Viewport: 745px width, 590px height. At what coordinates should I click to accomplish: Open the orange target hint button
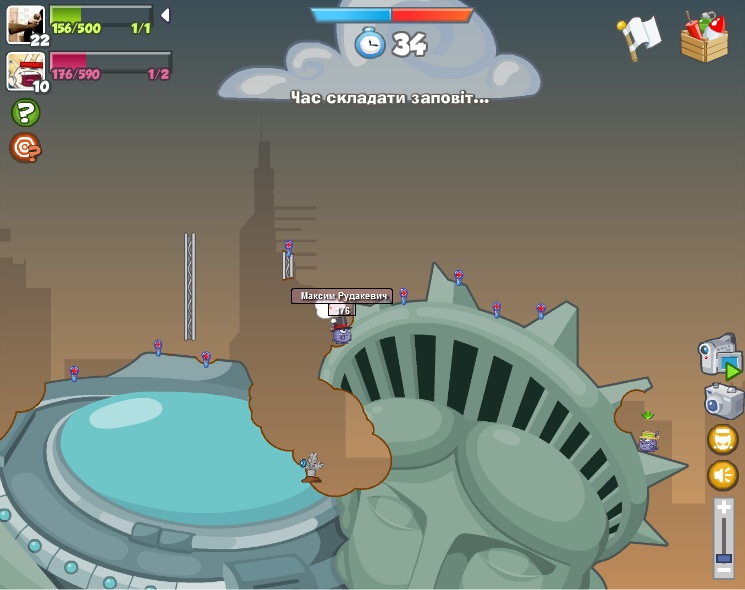point(25,148)
